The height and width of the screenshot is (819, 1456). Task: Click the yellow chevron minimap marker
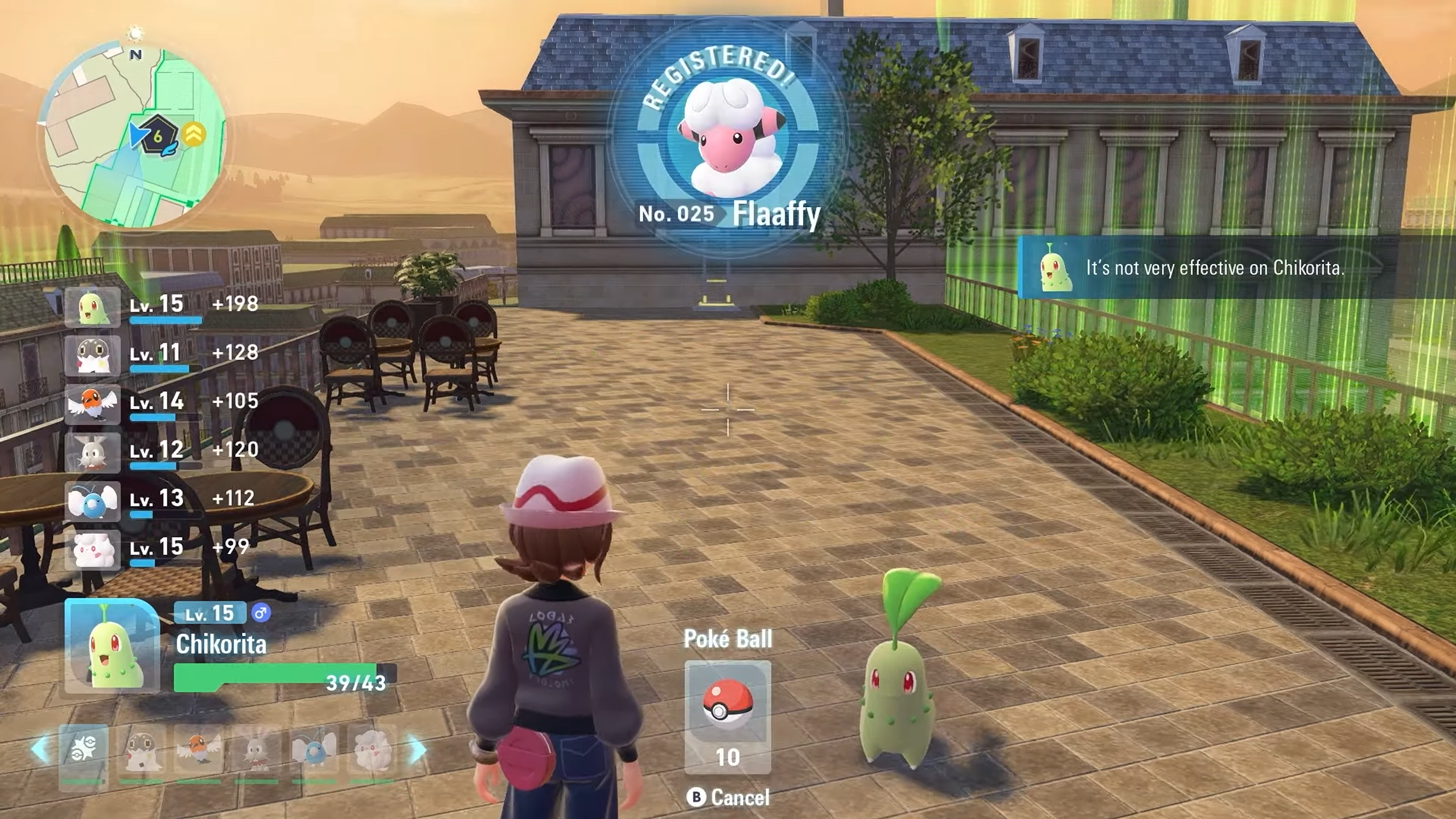(194, 134)
